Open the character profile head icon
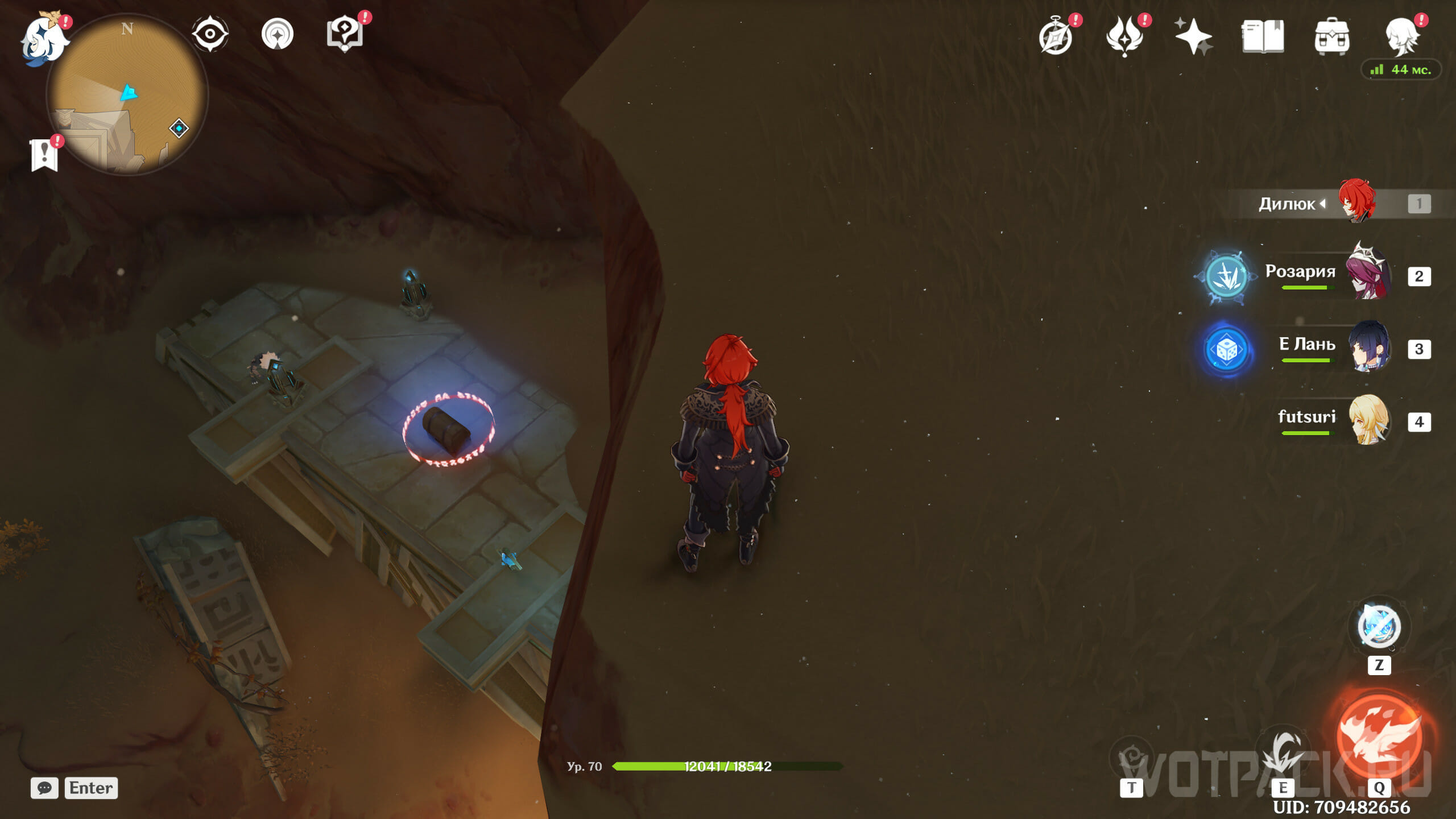The image size is (1456, 819). pos(1401,36)
